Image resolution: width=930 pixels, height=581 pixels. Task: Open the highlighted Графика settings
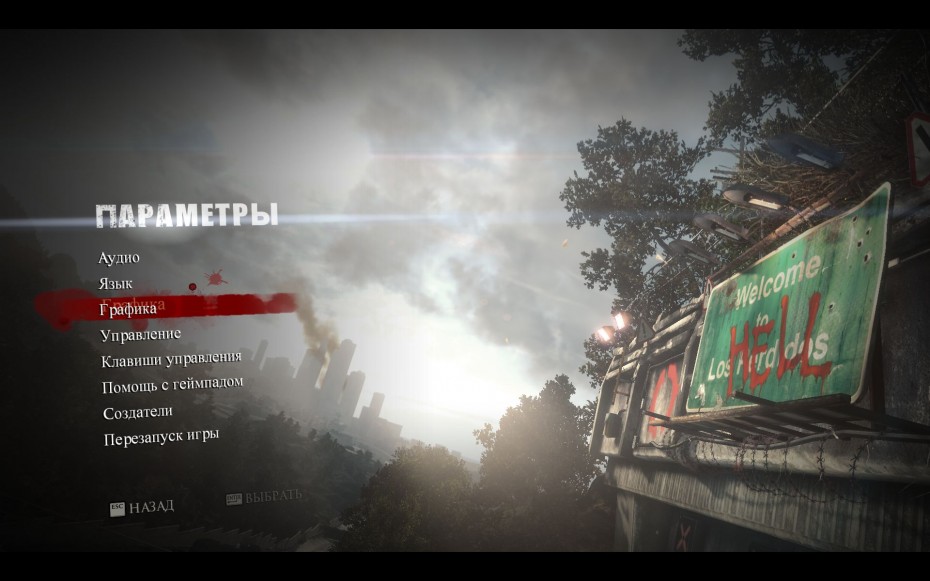pyautogui.click(x=128, y=309)
